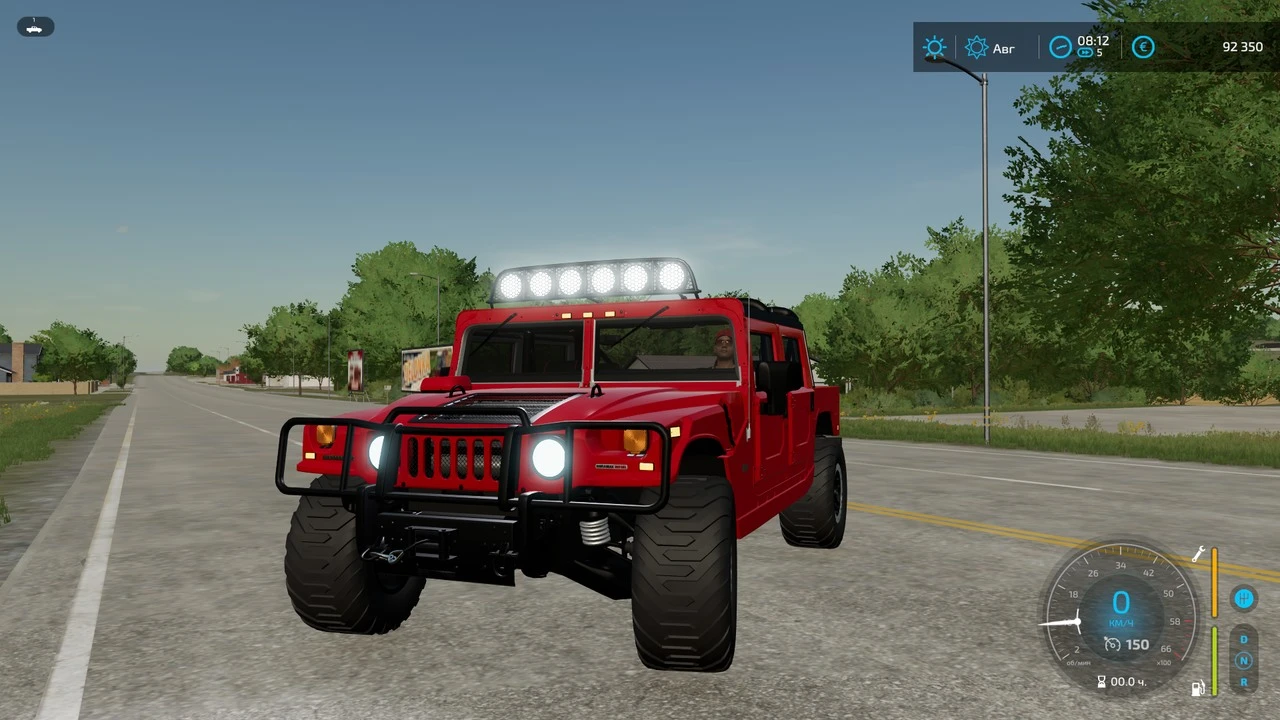Click the euro currency icon
1280x720 pixels.
[x=1143, y=47]
